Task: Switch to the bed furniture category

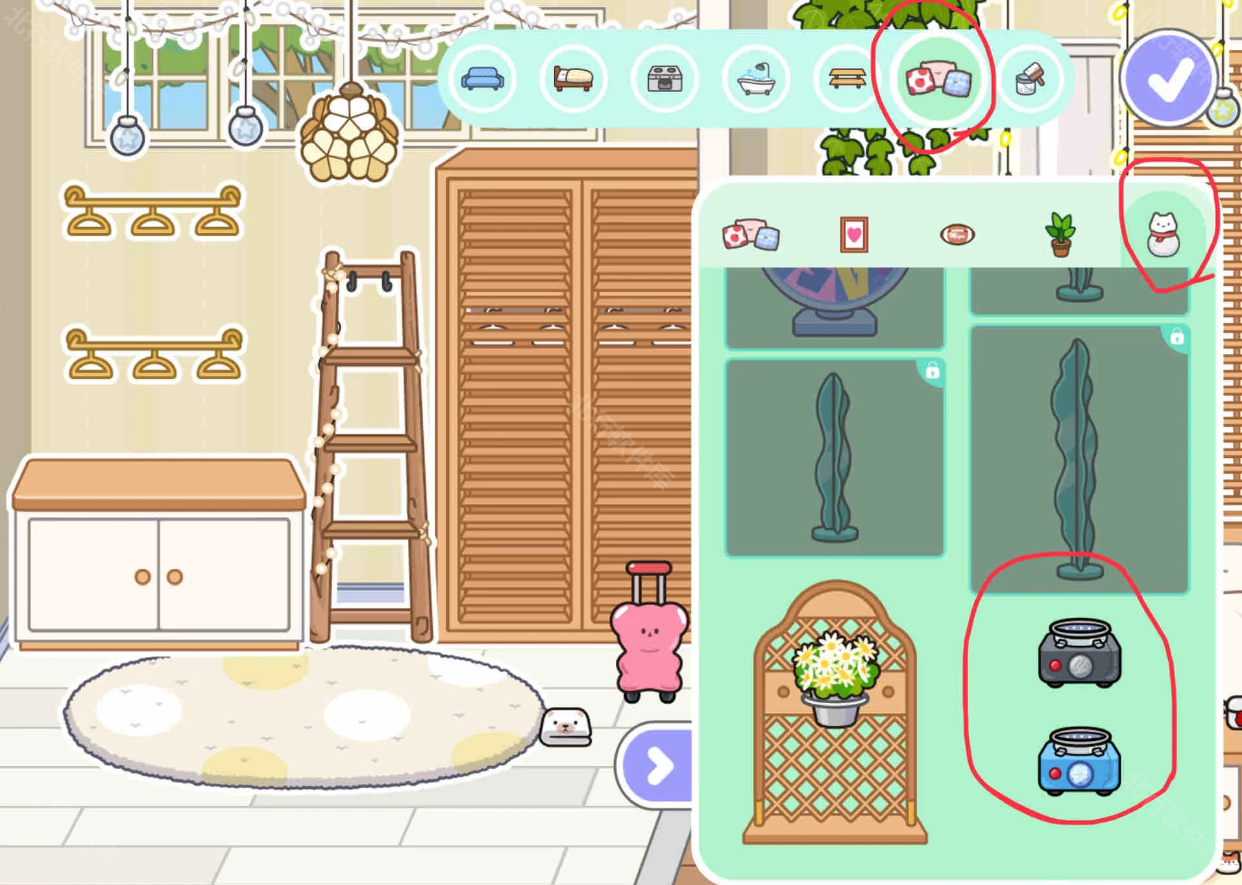Action: [573, 78]
